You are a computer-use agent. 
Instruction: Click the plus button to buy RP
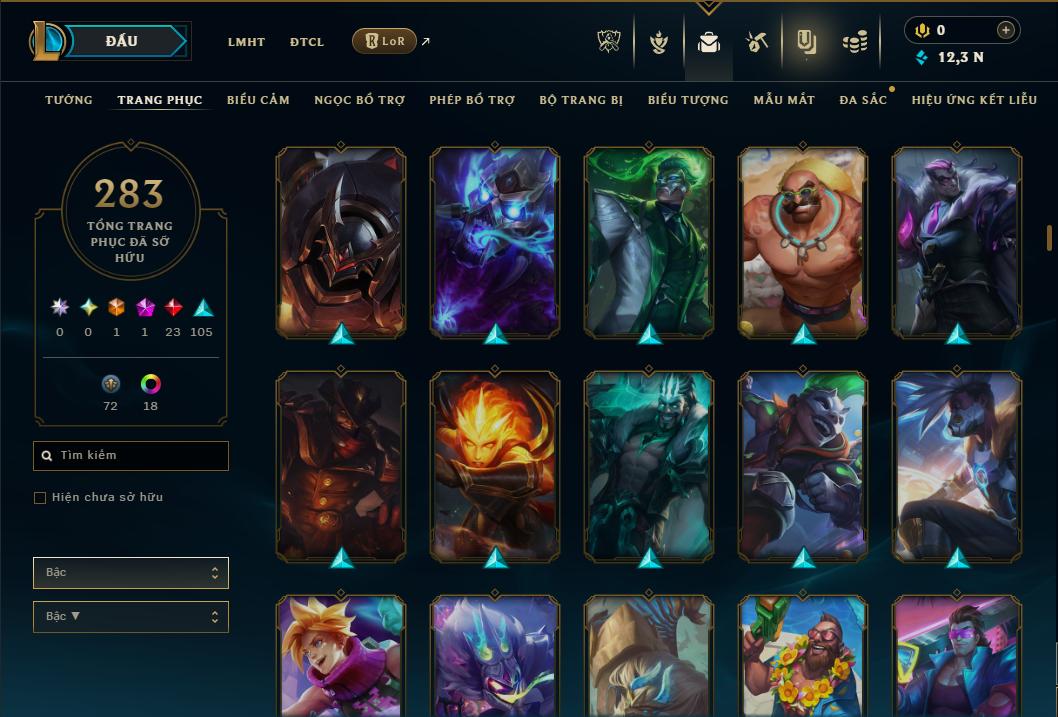(1006, 30)
